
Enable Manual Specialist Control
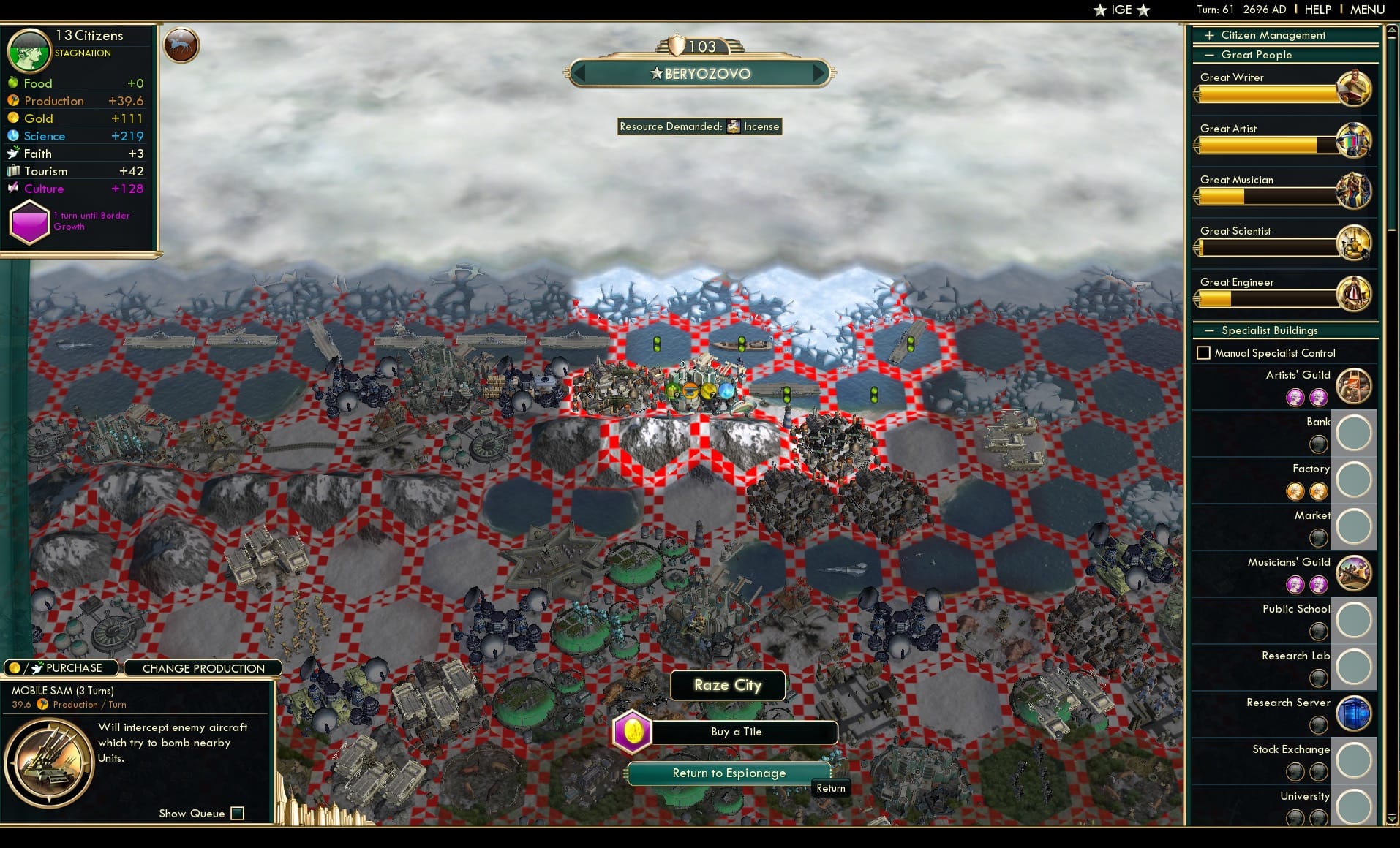click(x=1204, y=352)
